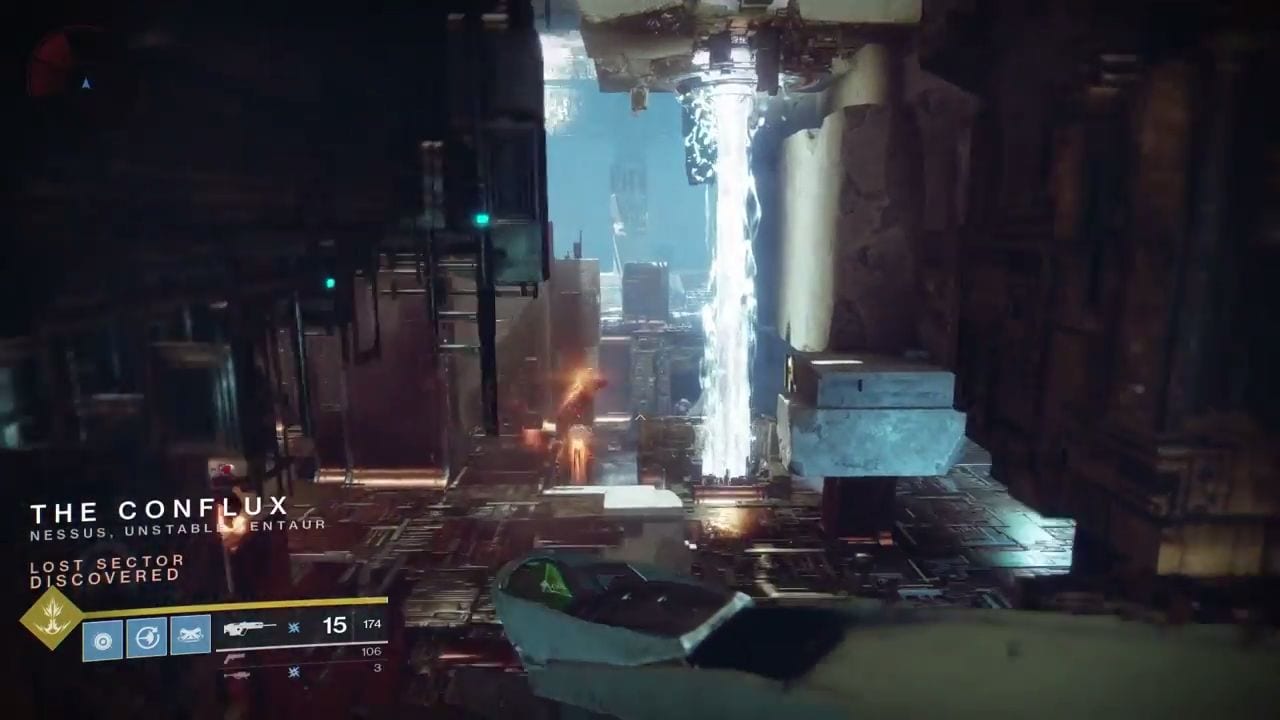Activate the class ability icon beside the weapon
This screenshot has height=720, width=1280.
pos(190,636)
